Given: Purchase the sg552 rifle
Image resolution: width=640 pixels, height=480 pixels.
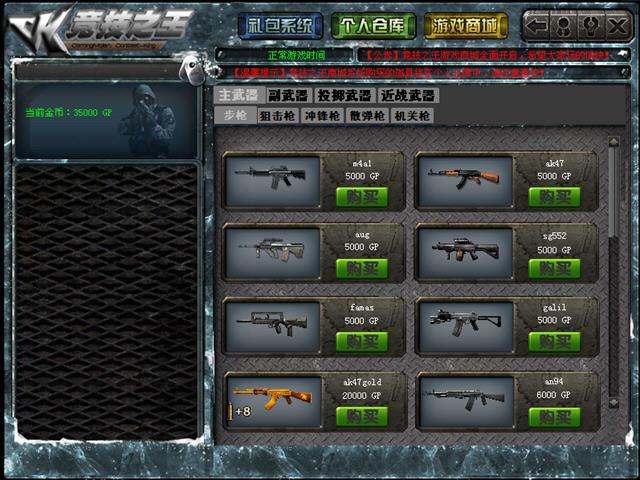Looking at the screenshot, I should [x=554, y=269].
